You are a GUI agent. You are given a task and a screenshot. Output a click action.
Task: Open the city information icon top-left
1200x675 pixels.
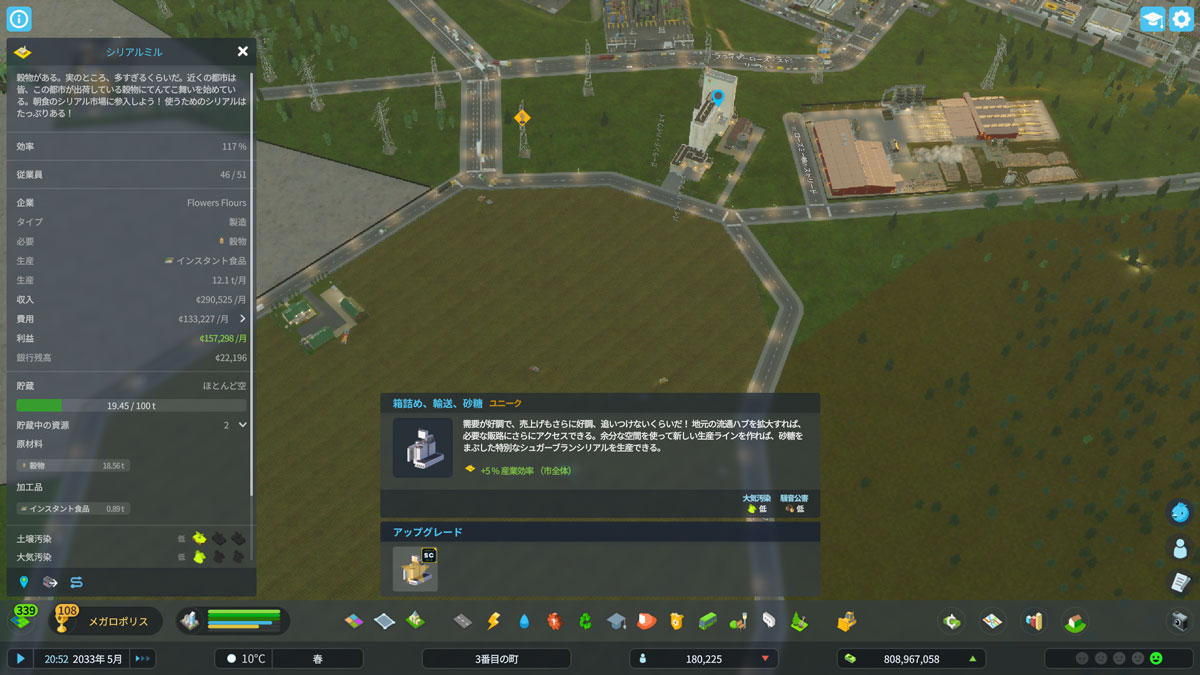[x=19, y=19]
